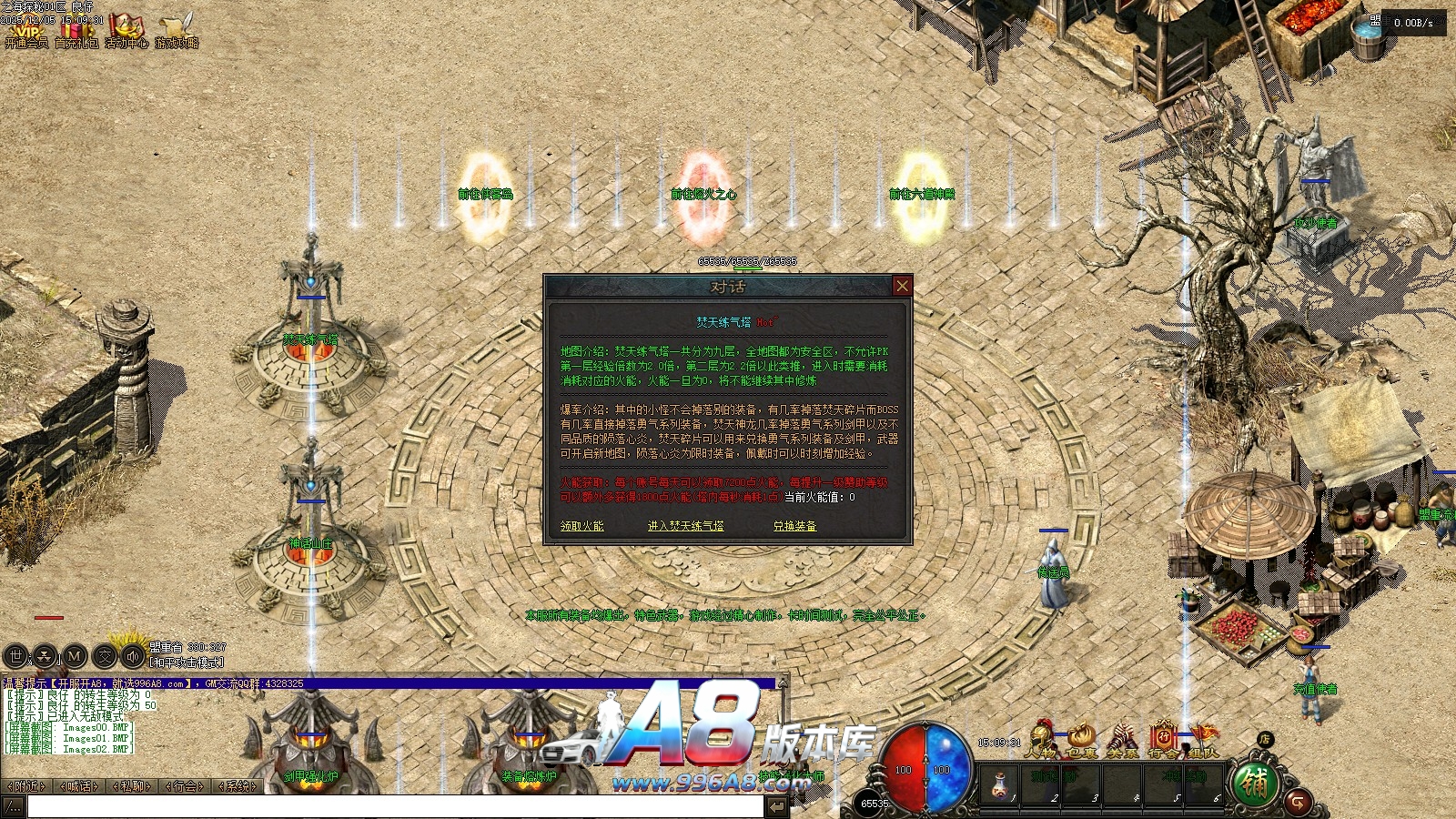Open the 游戏攻略 game guide scroll
1456x819 pixels.
(x=176, y=32)
